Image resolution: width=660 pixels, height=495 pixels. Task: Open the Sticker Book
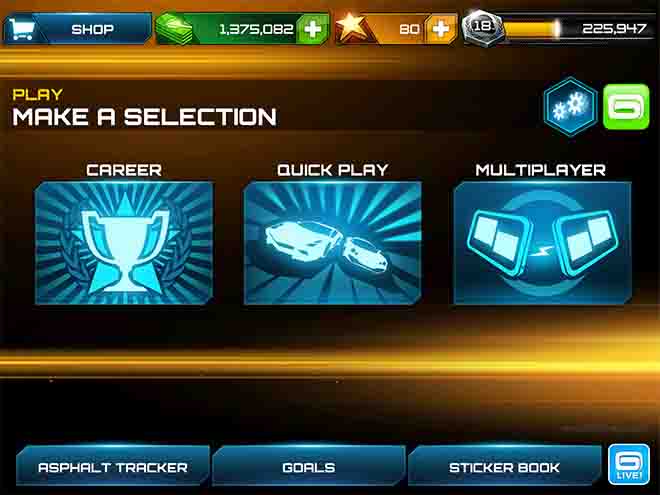tap(504, 467)
